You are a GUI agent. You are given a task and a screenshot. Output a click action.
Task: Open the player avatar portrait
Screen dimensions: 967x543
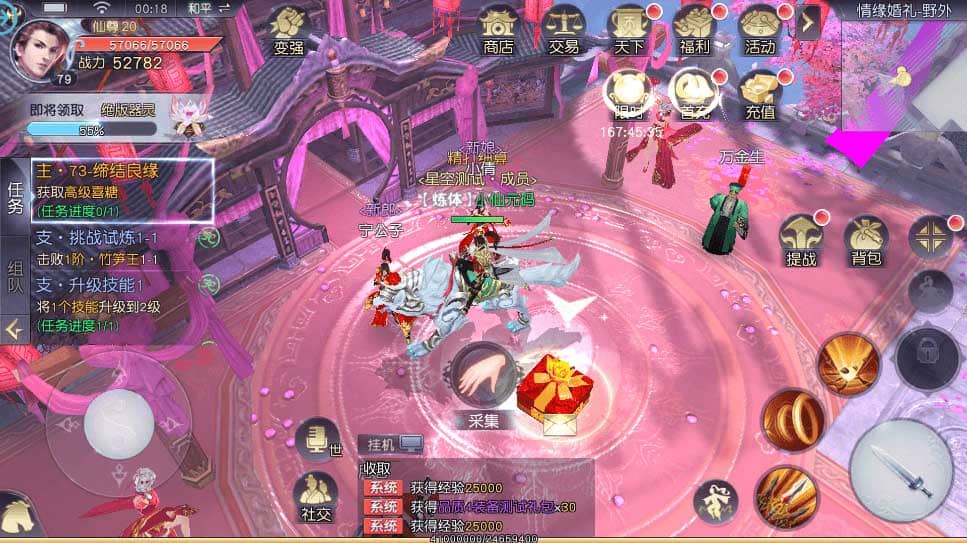pyautogui.click(x=41, y=47)
